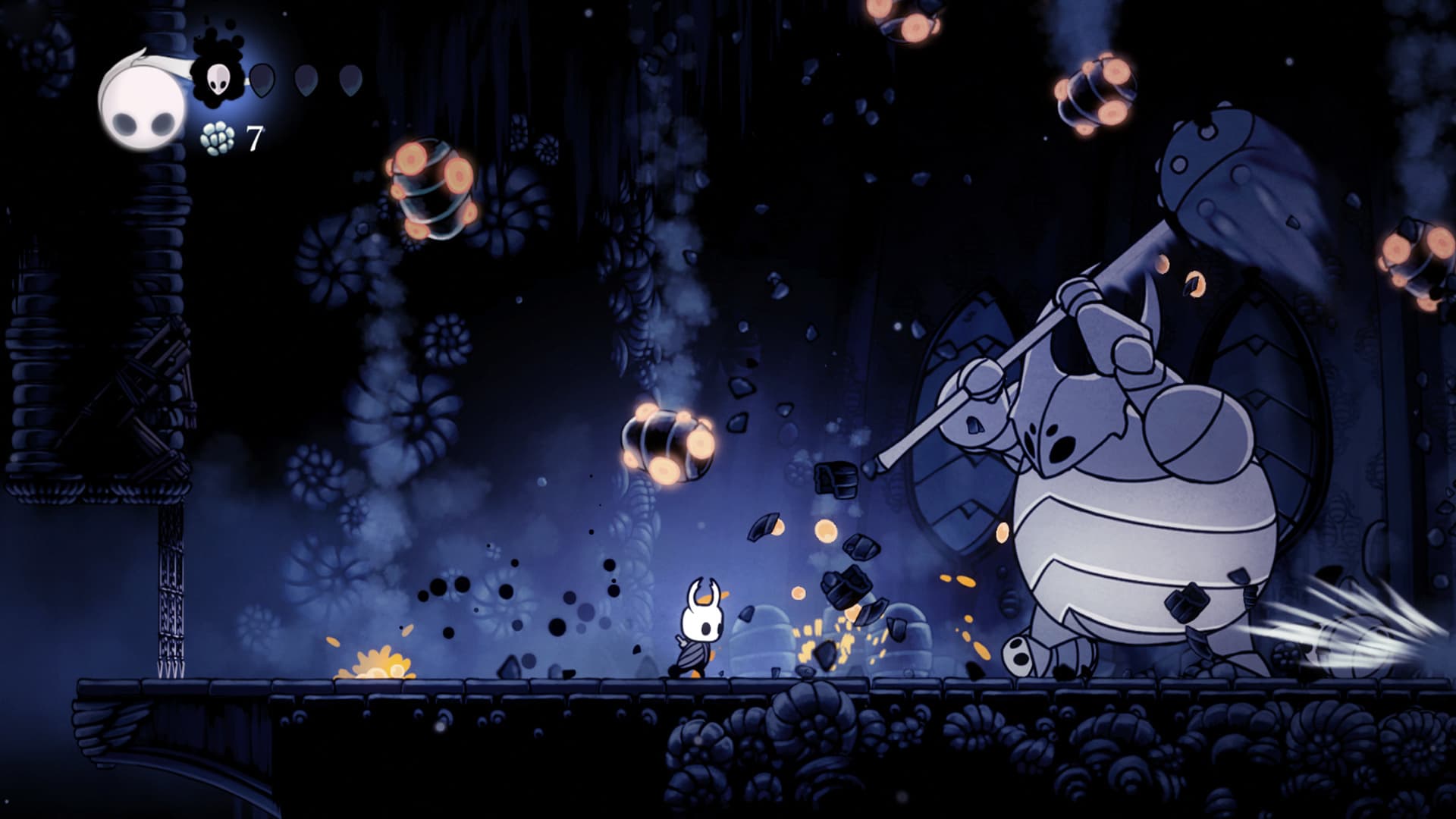This screenshot has width=1456, height=819.
Task: Click the middle empty health mask
Action: [306, 80]
